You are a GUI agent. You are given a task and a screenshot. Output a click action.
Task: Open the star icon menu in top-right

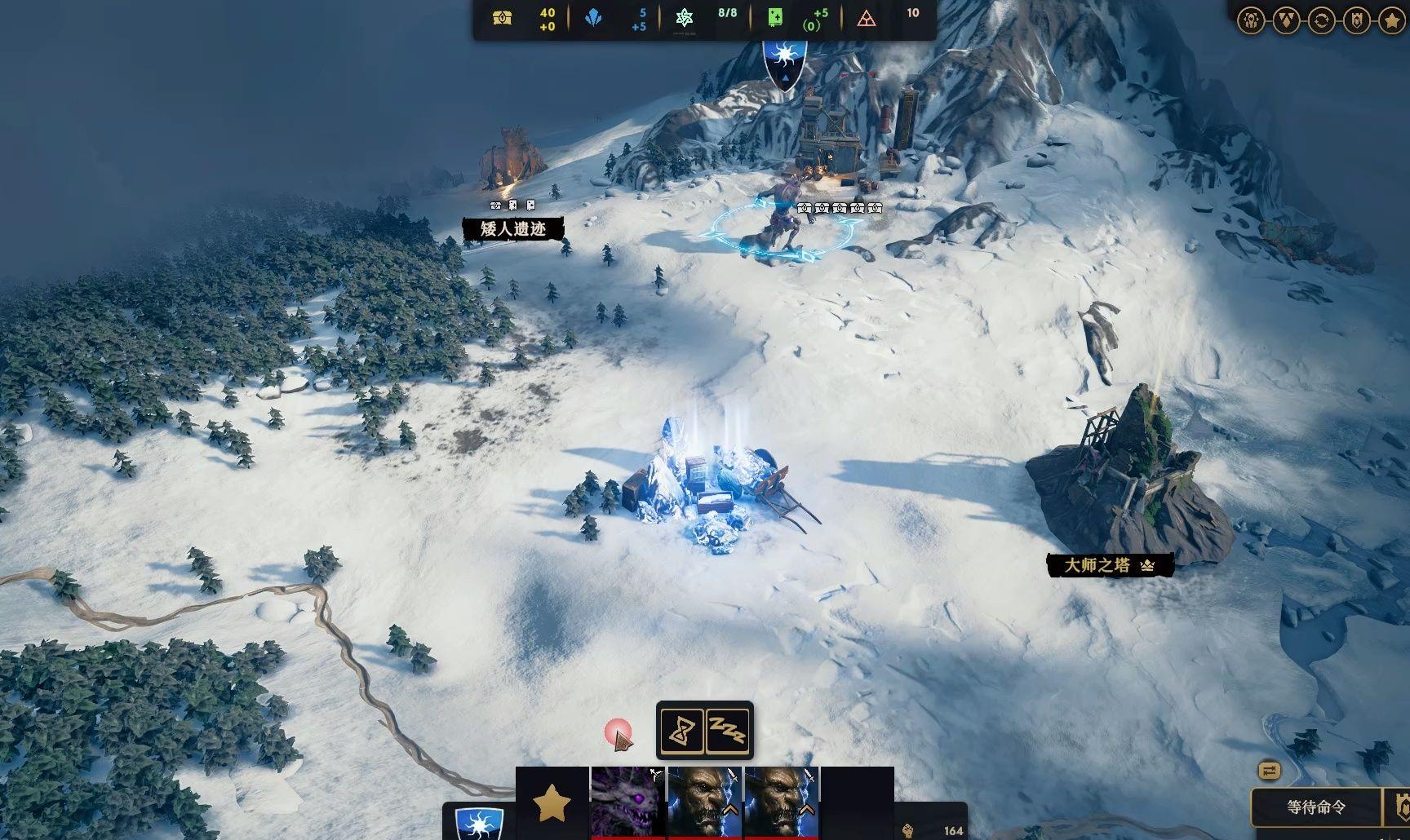[x=1392, y=20]
